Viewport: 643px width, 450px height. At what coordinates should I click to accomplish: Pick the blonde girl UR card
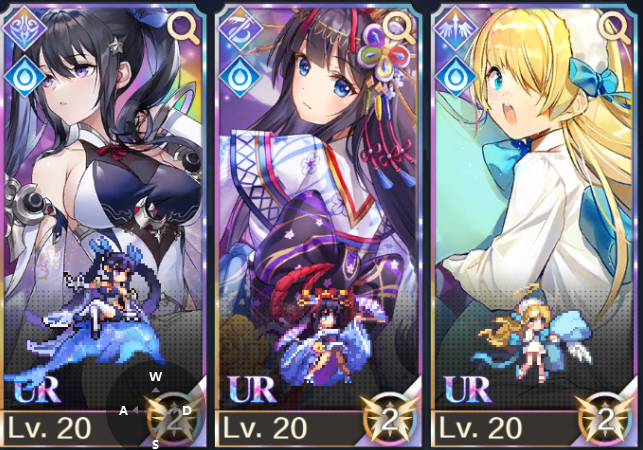coord(535,220)
